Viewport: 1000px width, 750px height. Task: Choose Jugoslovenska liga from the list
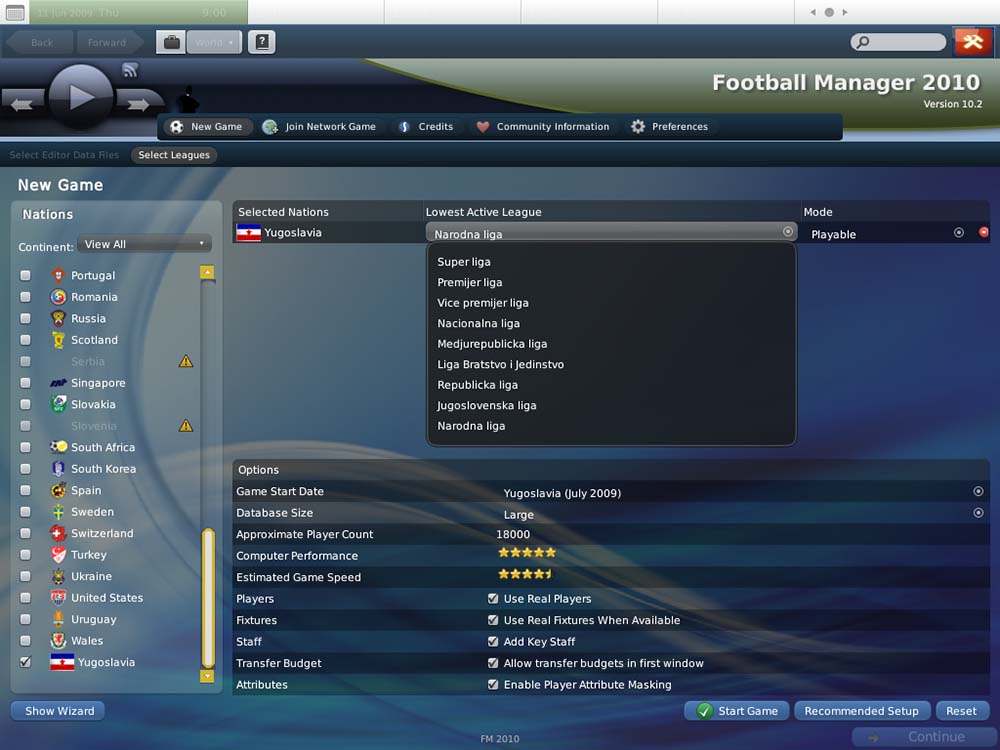487,406
